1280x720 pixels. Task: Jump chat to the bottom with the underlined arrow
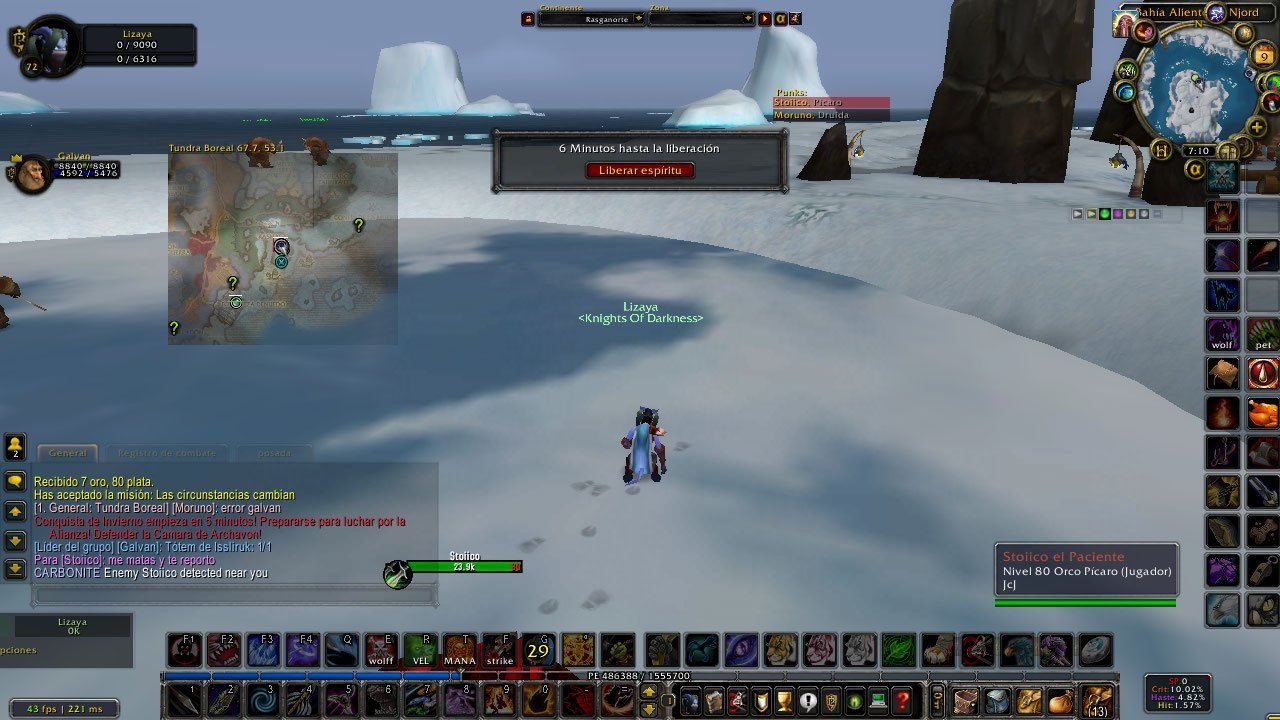15,569
